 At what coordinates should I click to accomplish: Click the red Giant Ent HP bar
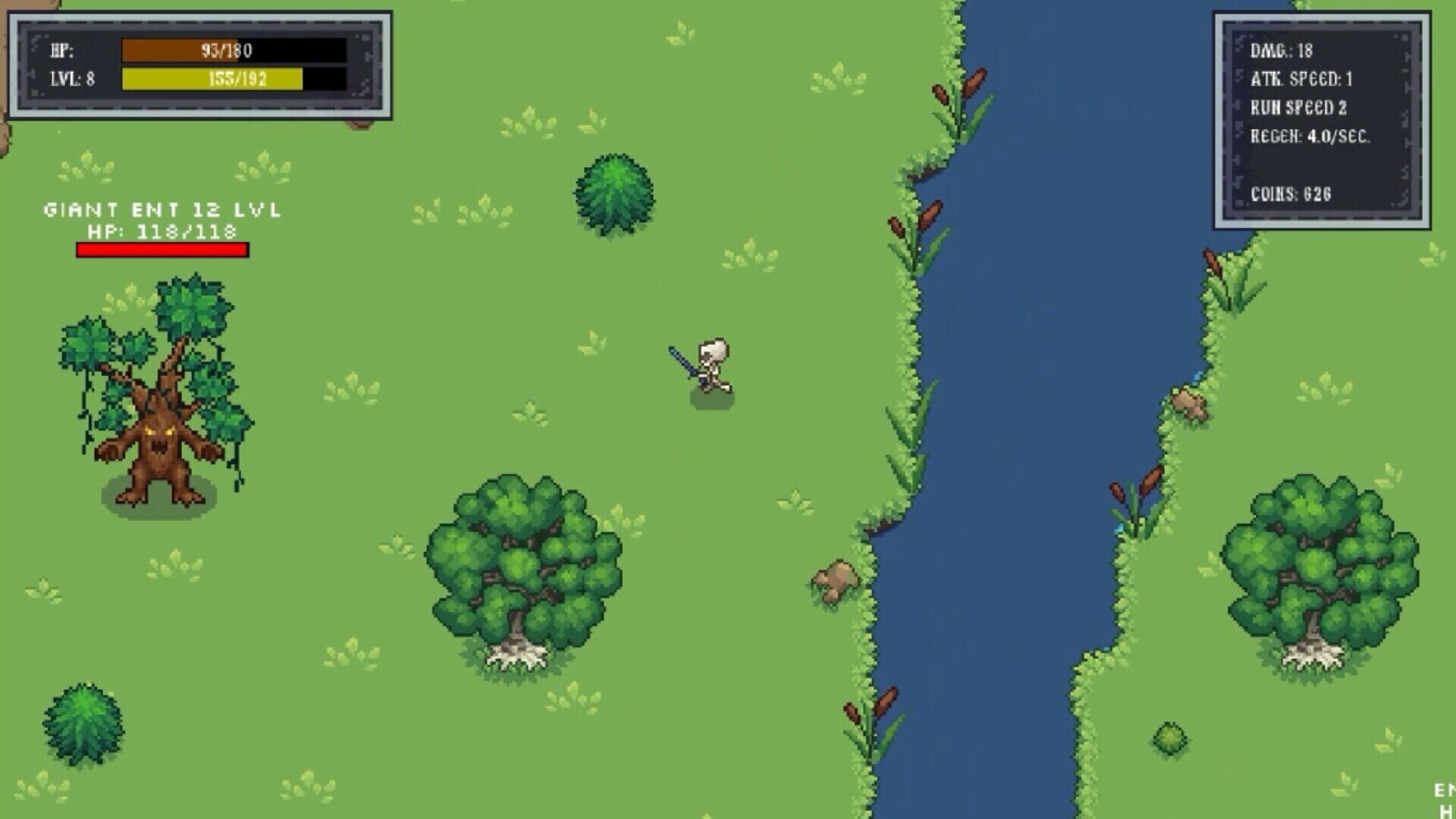(x=162, y=247)
